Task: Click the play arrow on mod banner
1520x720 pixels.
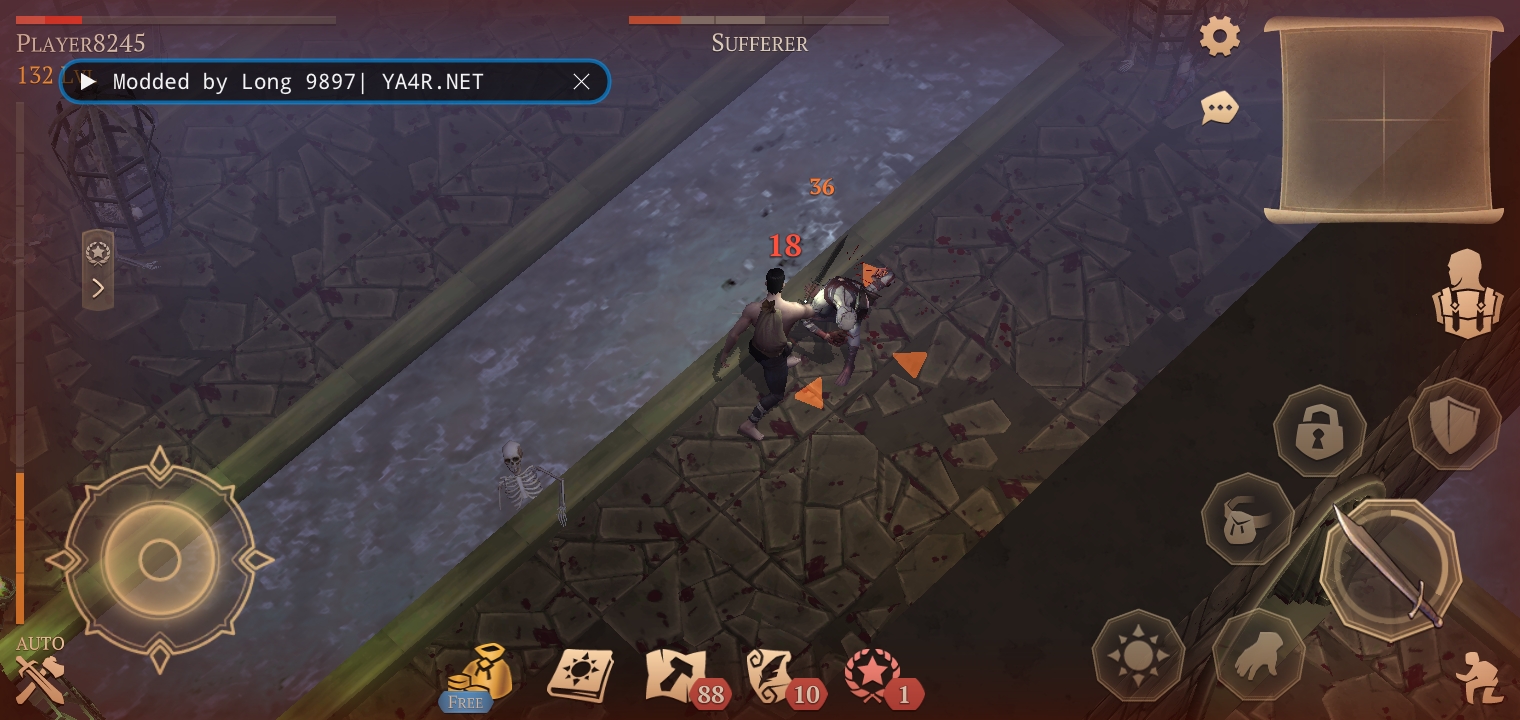Action: click(89, 82)
